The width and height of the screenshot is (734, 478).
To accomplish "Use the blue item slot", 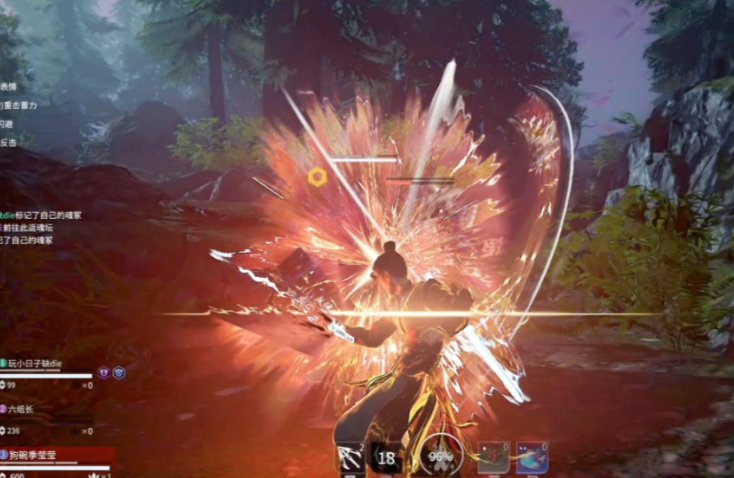I will coord(532,456).
